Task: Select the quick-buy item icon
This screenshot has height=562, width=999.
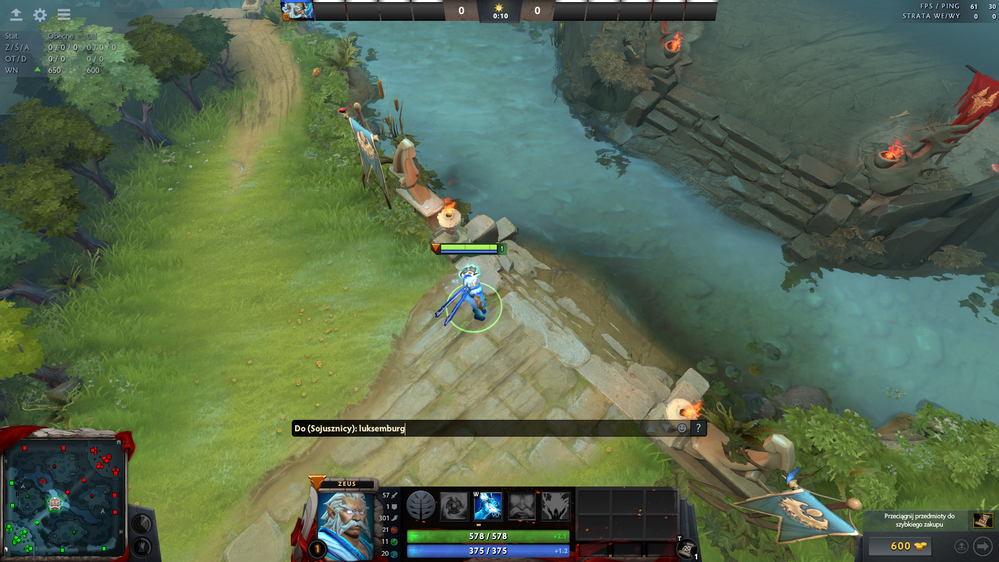Action: coord(983,520)
